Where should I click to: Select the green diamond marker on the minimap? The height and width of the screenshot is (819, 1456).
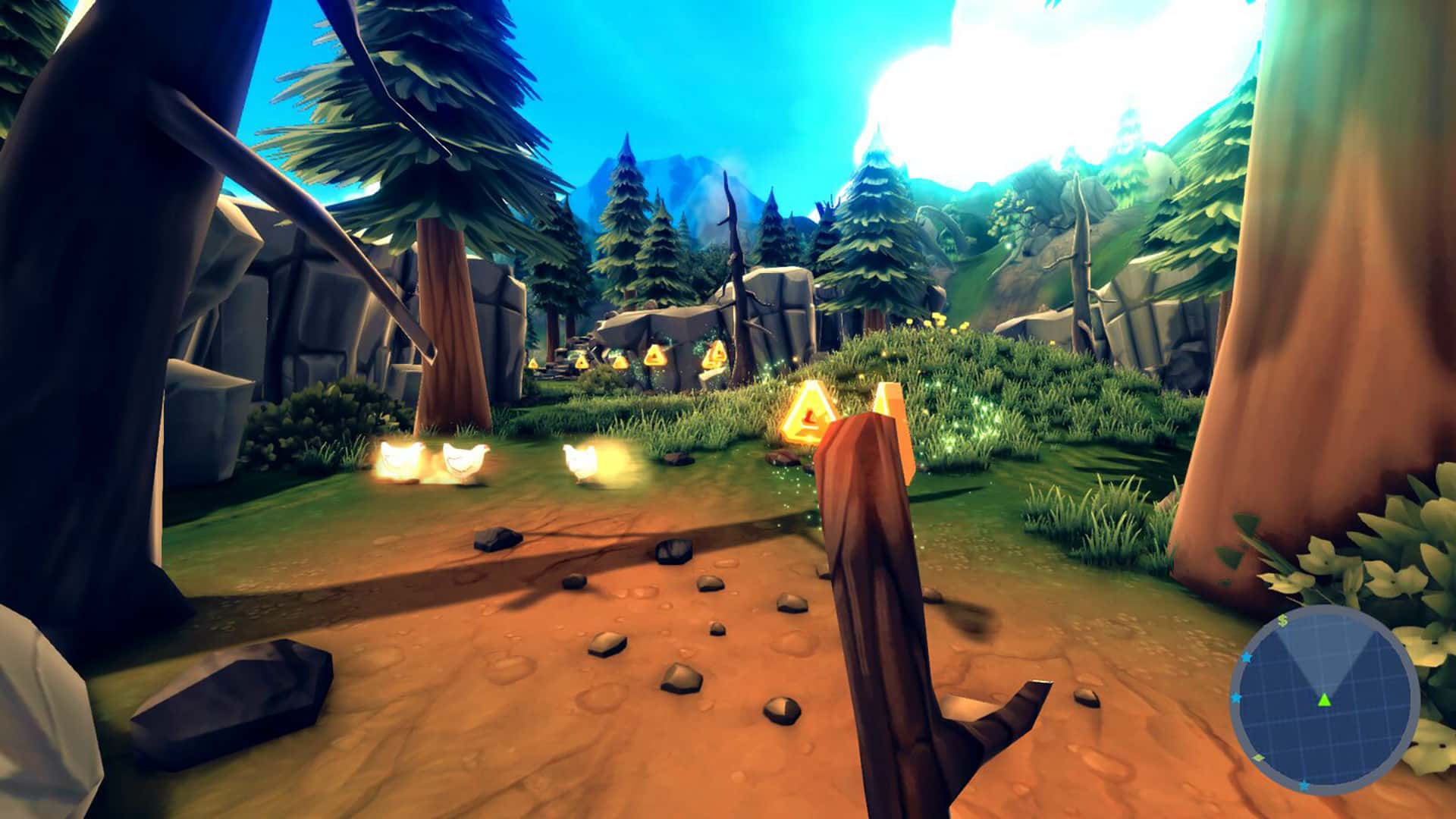tap(1258, 757)
